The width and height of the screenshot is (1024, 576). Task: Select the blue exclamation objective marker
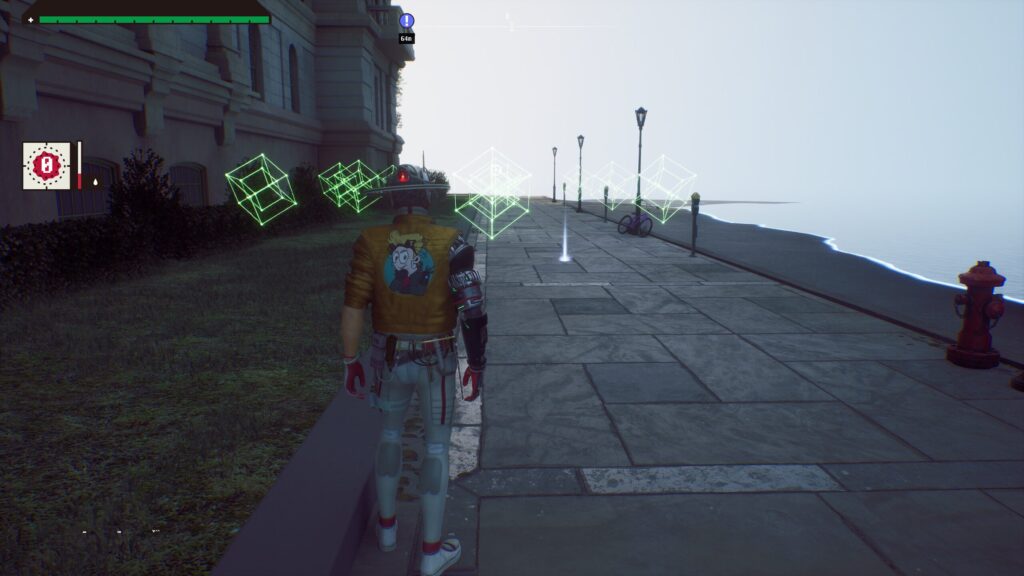point(406,21)
